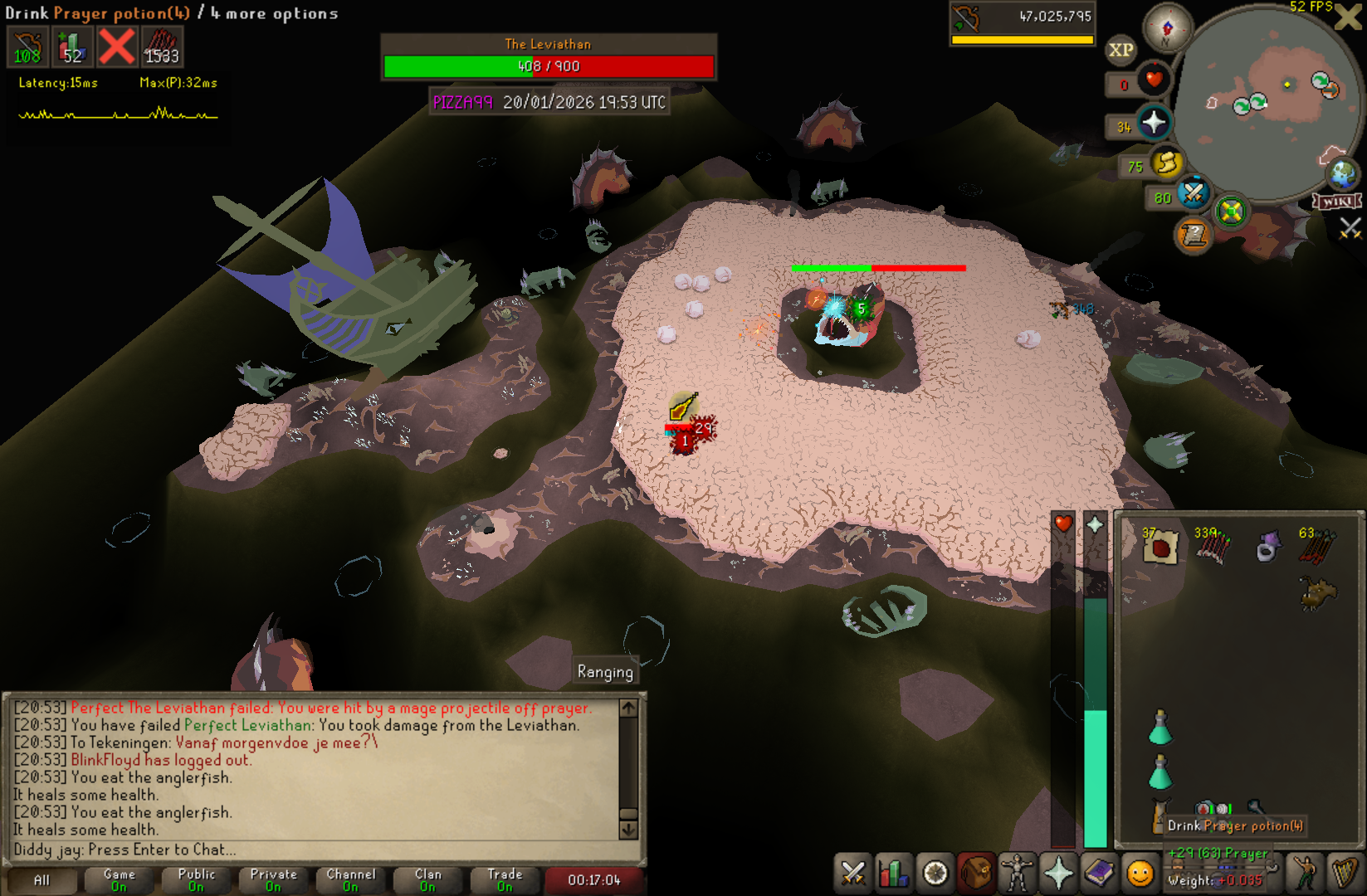Toggle the Public chat filter

pos(196,879)
